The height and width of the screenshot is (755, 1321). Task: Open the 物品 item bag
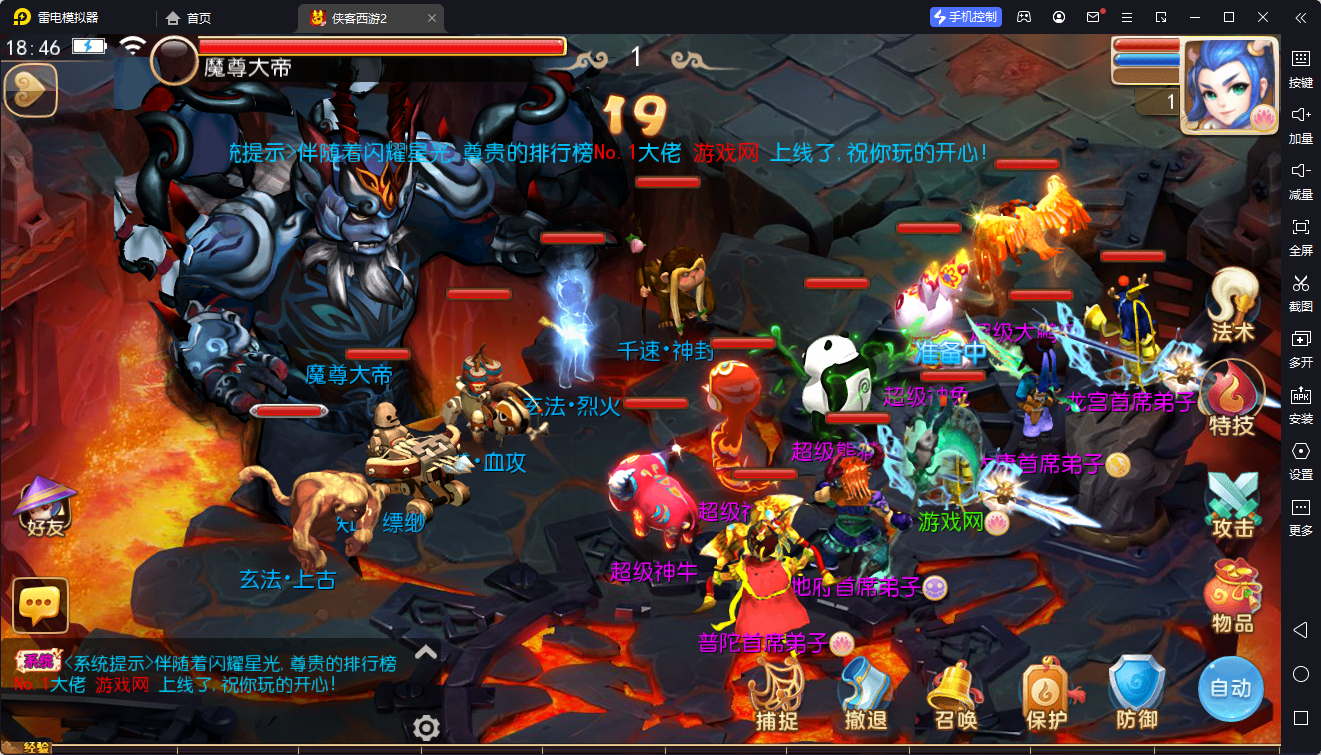click(x=1232, y=596)
